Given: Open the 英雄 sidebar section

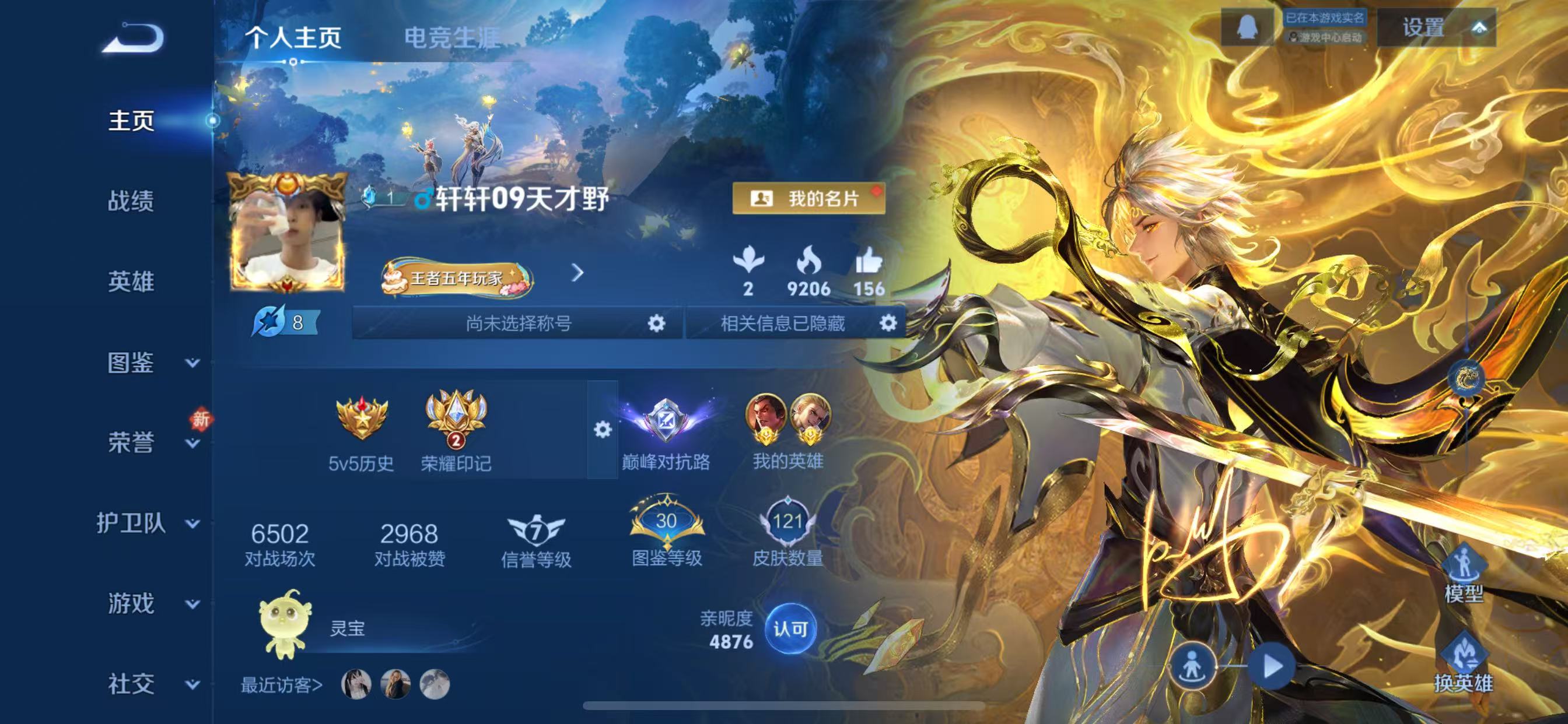Looking at the screenshot, I should click(x=131, y=282).
